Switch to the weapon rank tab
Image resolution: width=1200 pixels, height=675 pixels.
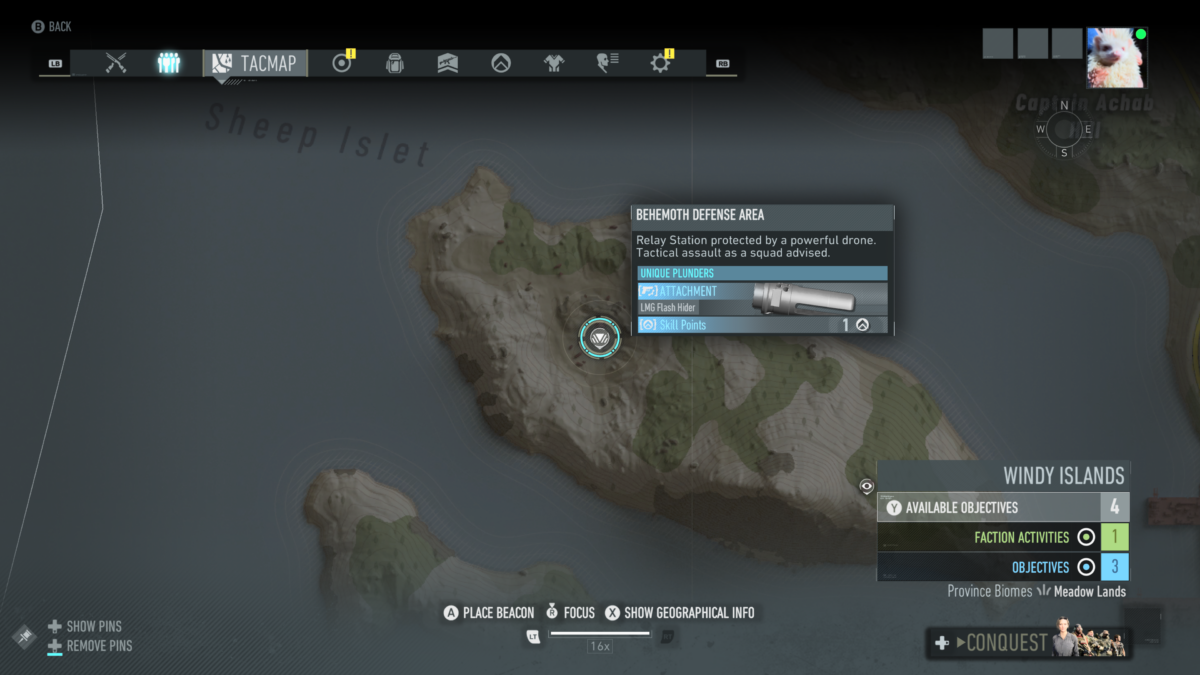point(448,63)
